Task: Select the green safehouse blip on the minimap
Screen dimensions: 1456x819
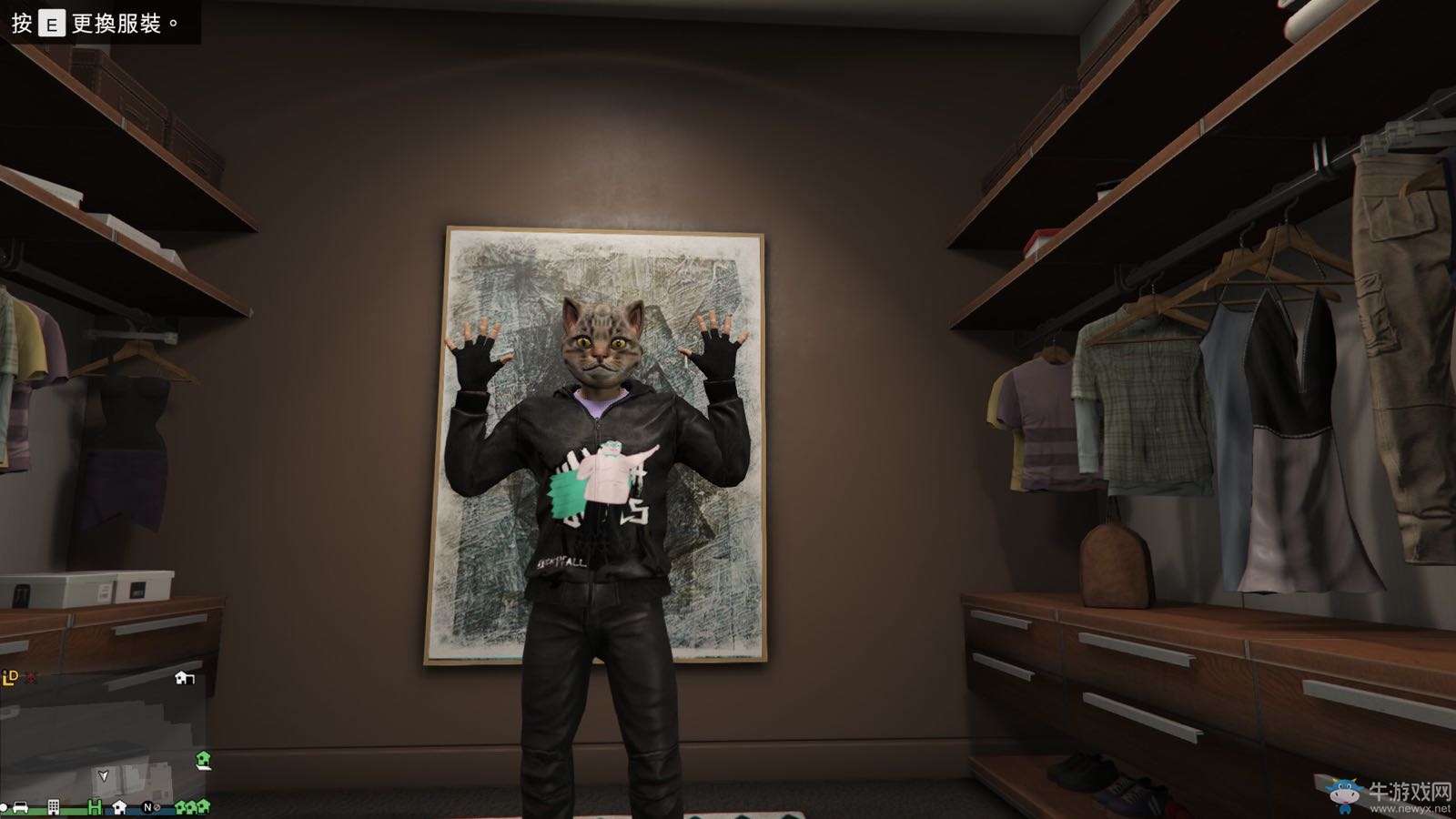Action: (203, 760)
